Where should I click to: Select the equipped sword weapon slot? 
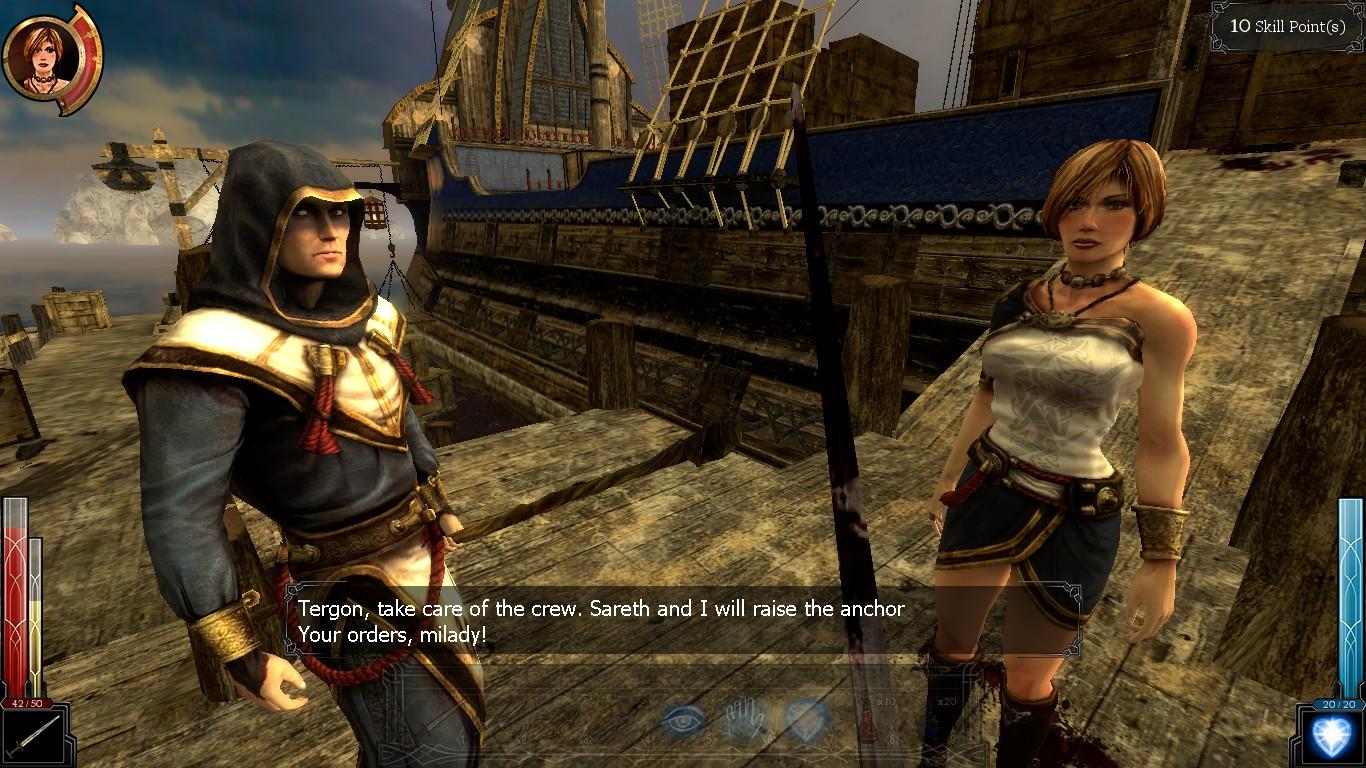click(x=33, y=737)
